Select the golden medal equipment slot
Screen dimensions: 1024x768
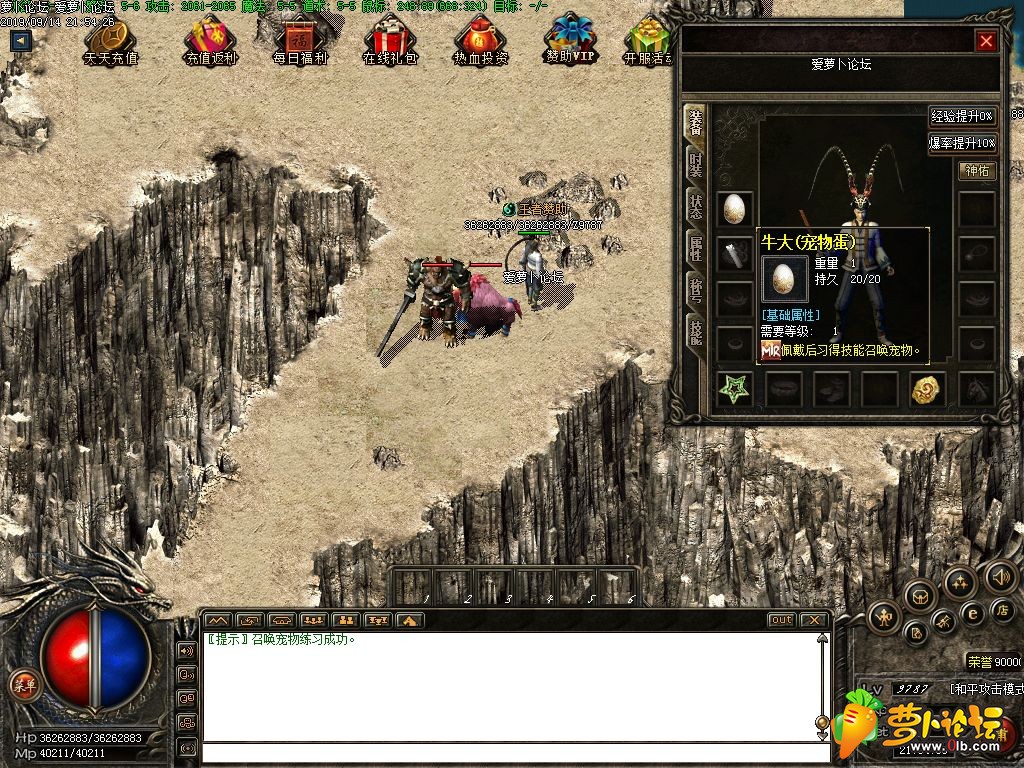[927, 390]
